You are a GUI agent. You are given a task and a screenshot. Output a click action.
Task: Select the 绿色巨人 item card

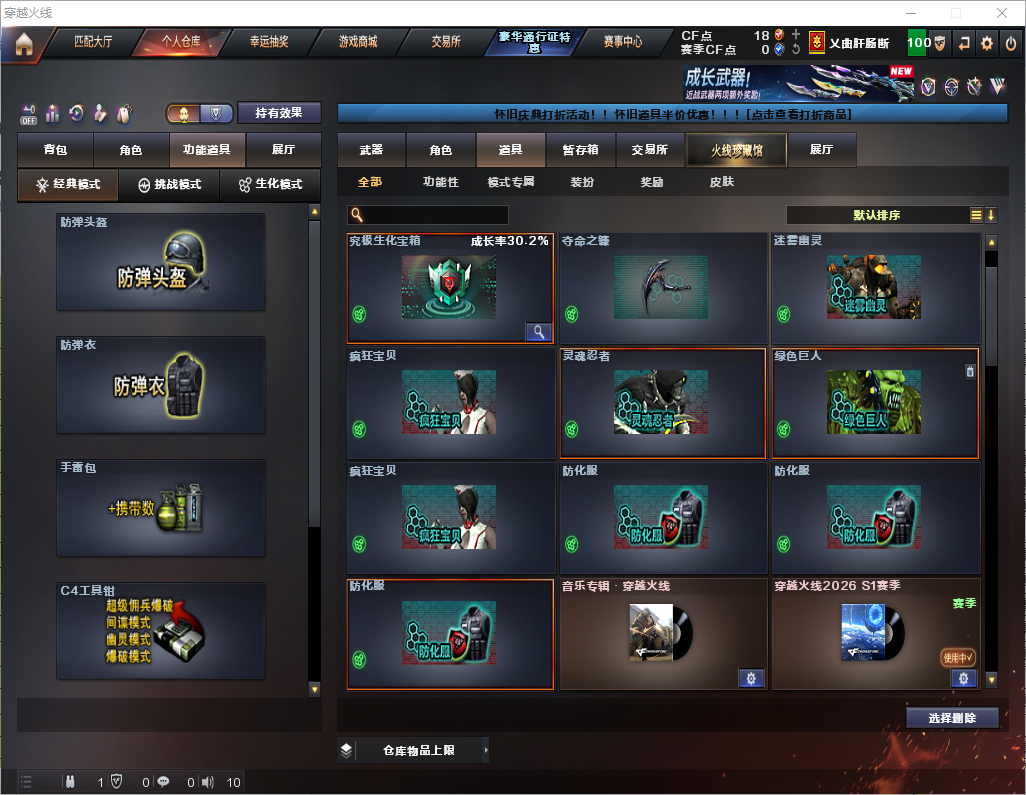tap(875, 403)
